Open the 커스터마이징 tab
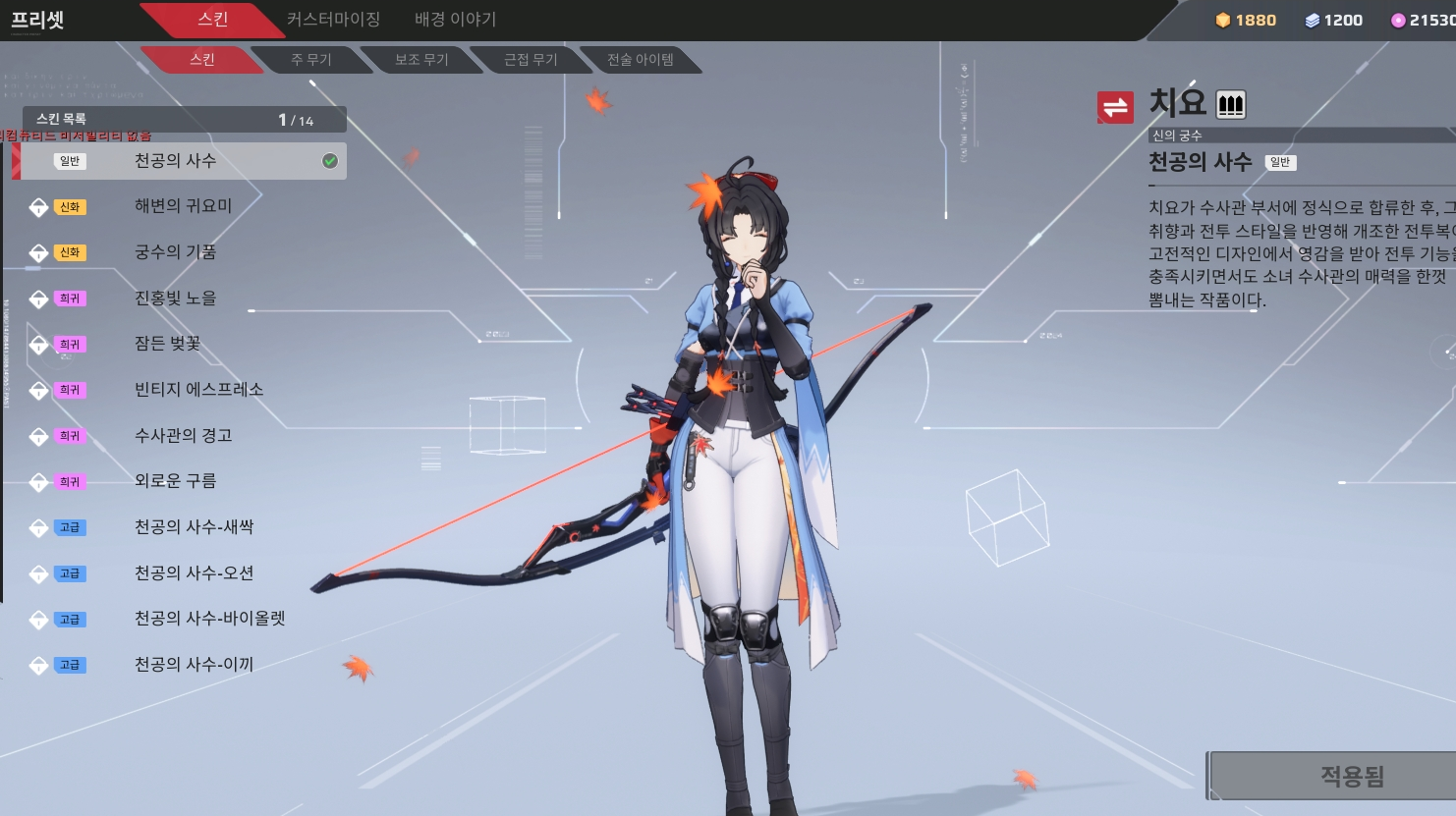The image size is (1456, 816). pyautogui.click(x=333, y=20)
